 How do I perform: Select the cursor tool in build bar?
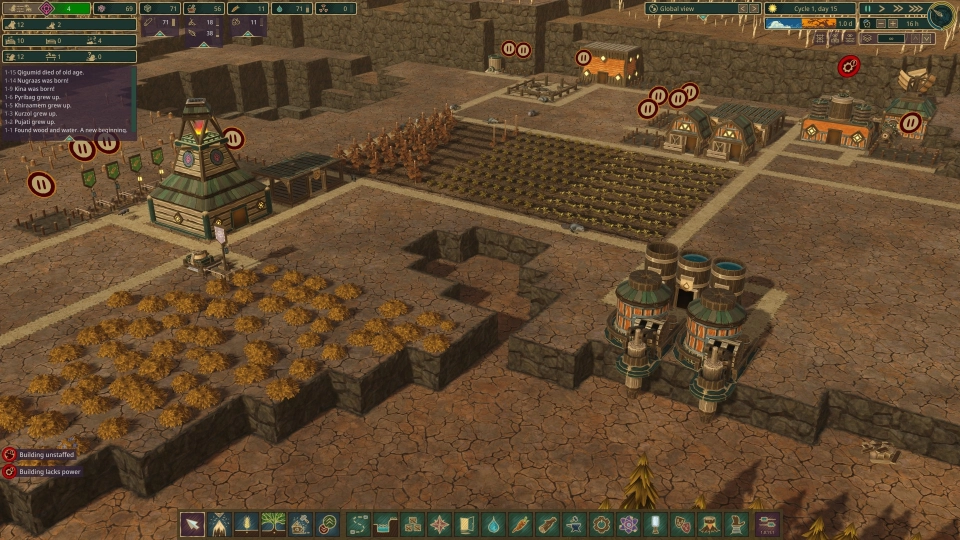click(192, 524)
